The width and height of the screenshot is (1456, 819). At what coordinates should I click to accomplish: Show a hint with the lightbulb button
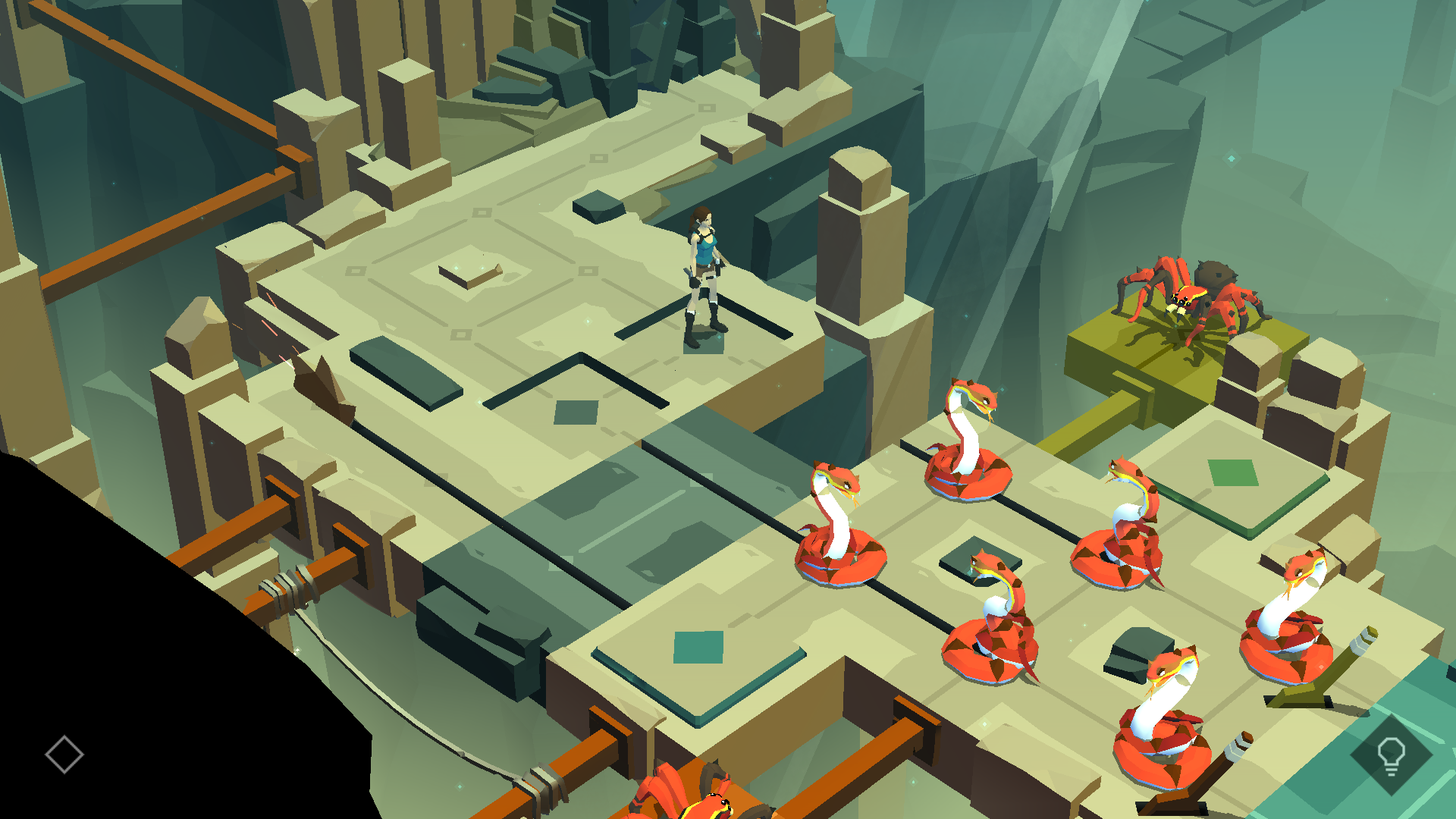coord(1391,755)
